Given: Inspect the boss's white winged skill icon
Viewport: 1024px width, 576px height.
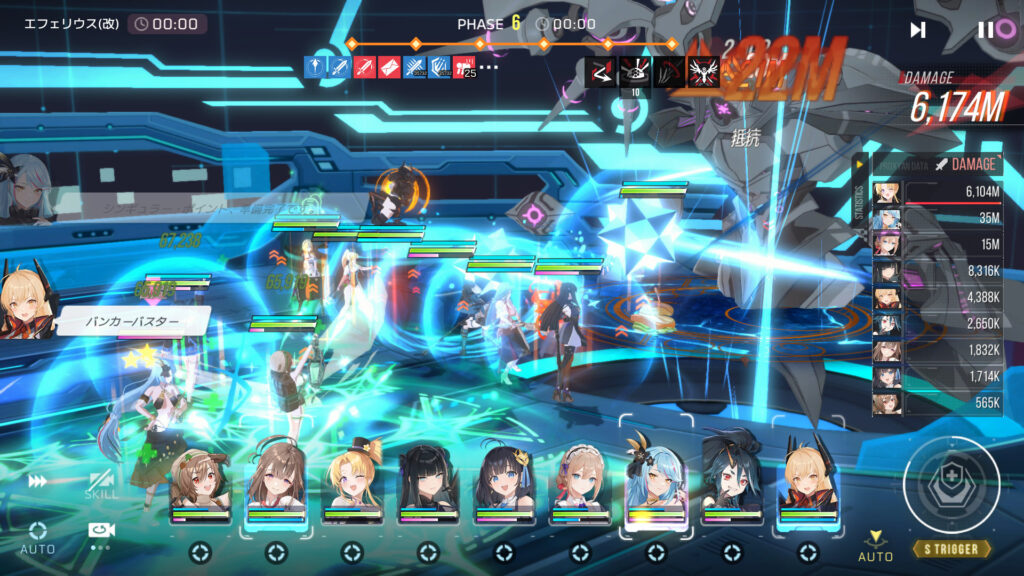Looking at the screenshot, I should point(704,69).
